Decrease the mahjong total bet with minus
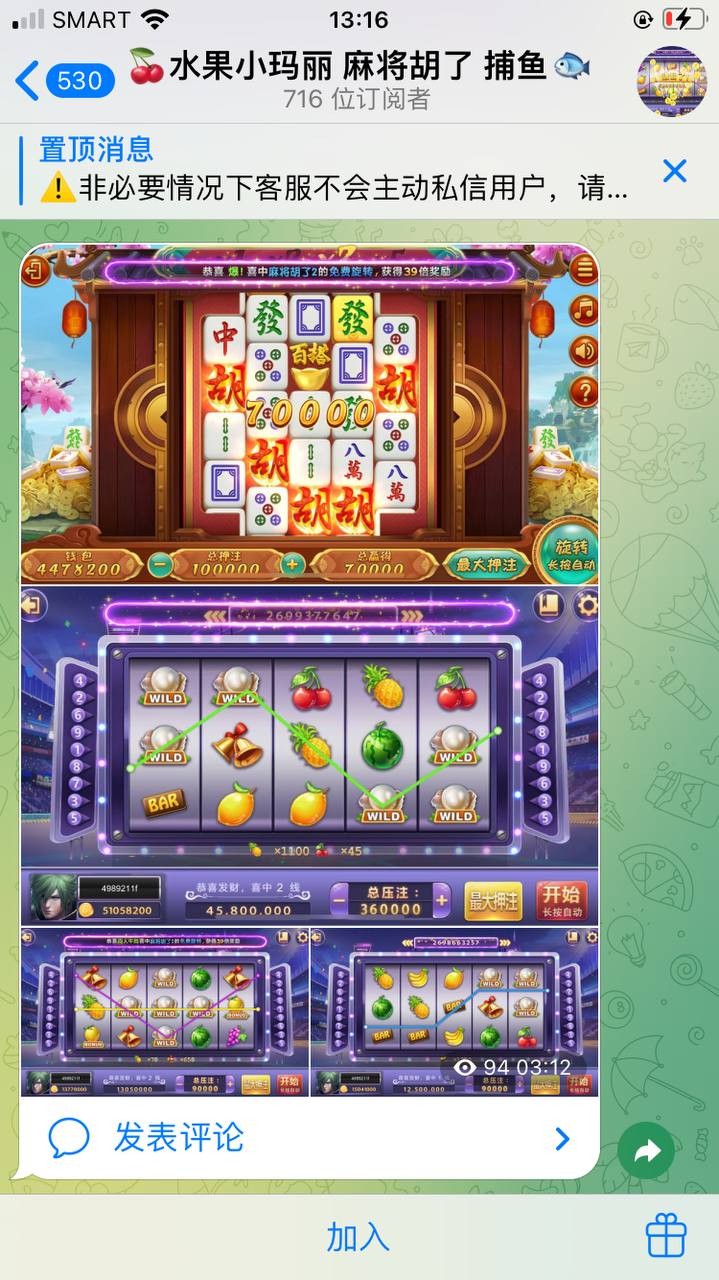The width and height of the screenshot is (719, 1280). [x=159, y=563]
